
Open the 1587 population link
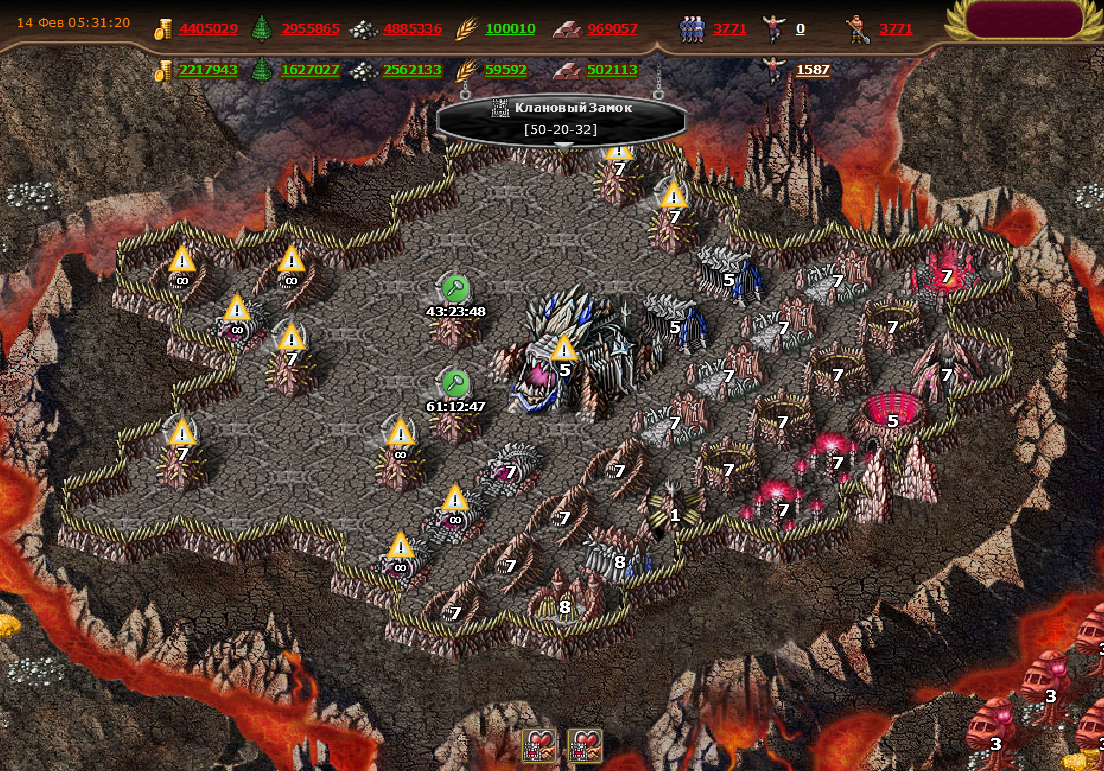(x=811, y=70)
